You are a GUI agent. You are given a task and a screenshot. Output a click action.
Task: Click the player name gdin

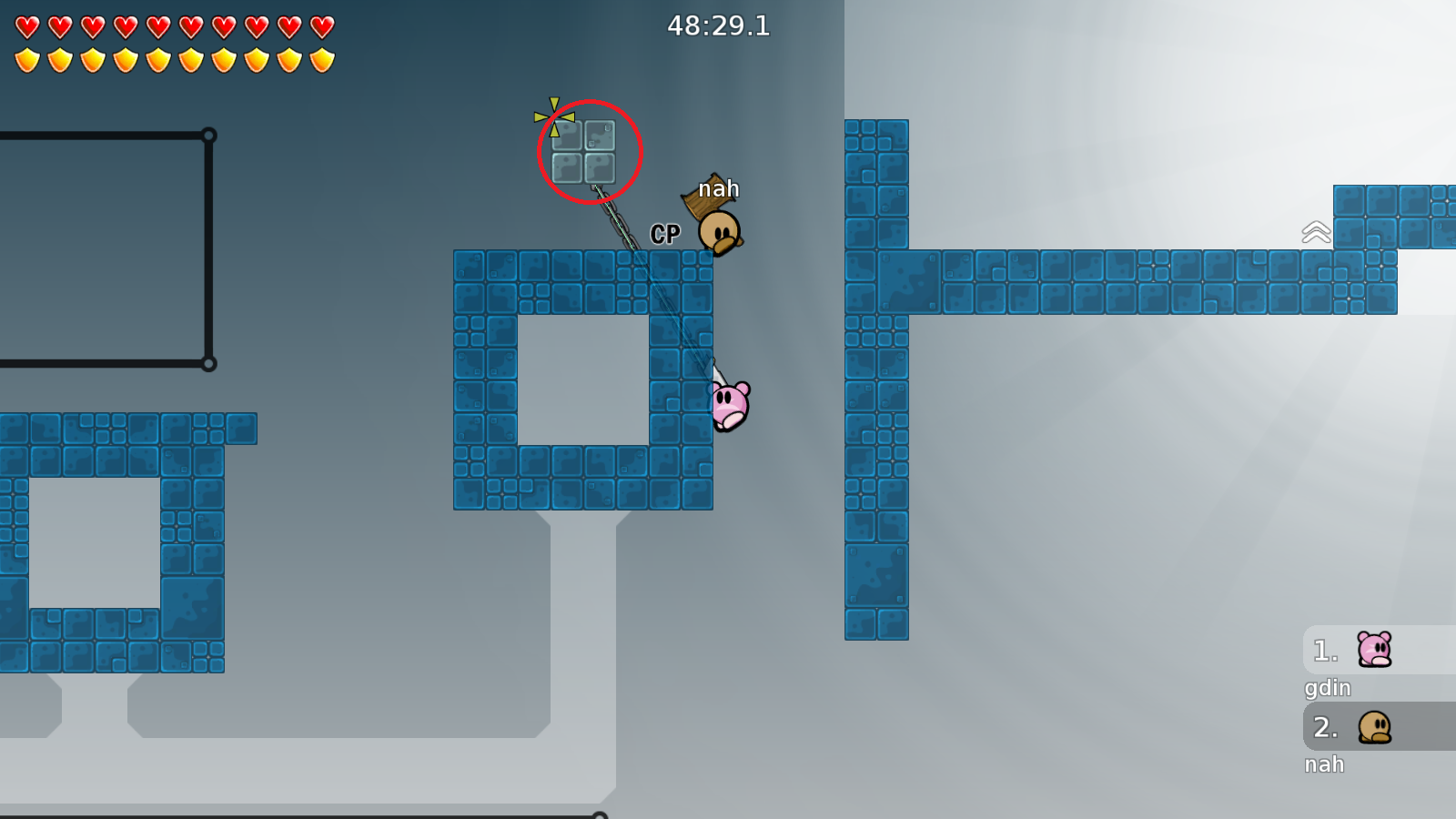[1327, 689]
